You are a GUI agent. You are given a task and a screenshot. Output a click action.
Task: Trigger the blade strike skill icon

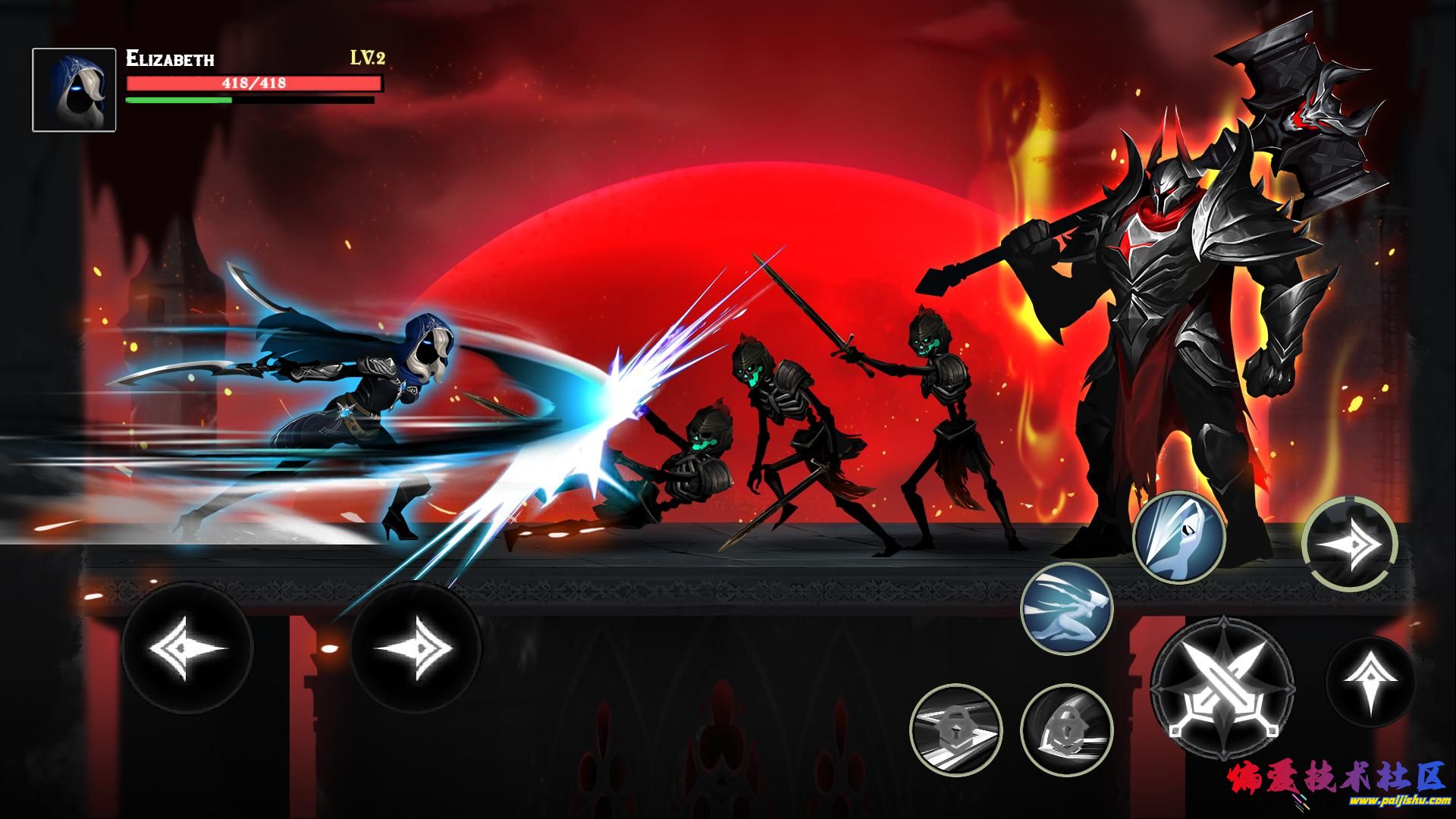[1178, 538]
